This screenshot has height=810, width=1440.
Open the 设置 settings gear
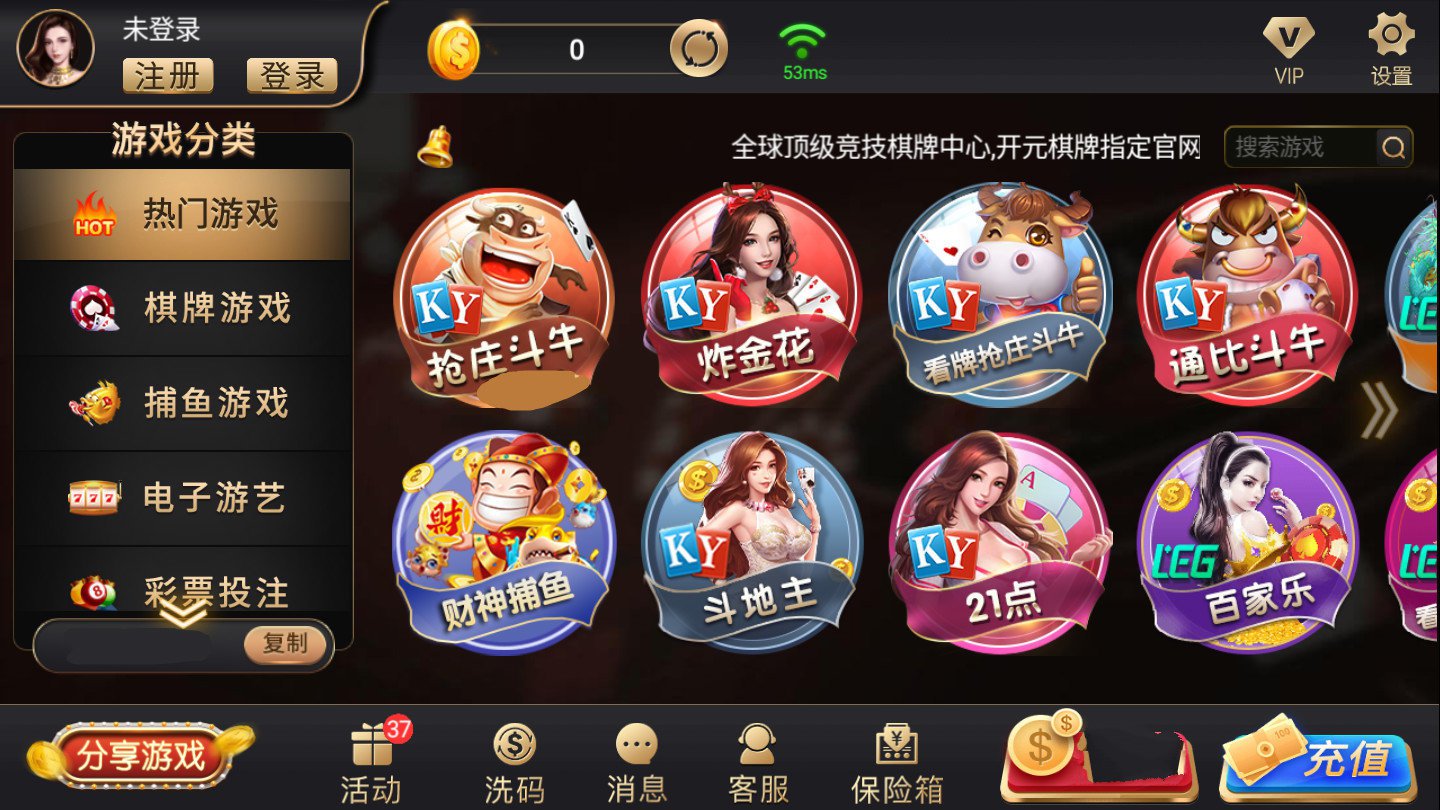[x=1391, y=50]
